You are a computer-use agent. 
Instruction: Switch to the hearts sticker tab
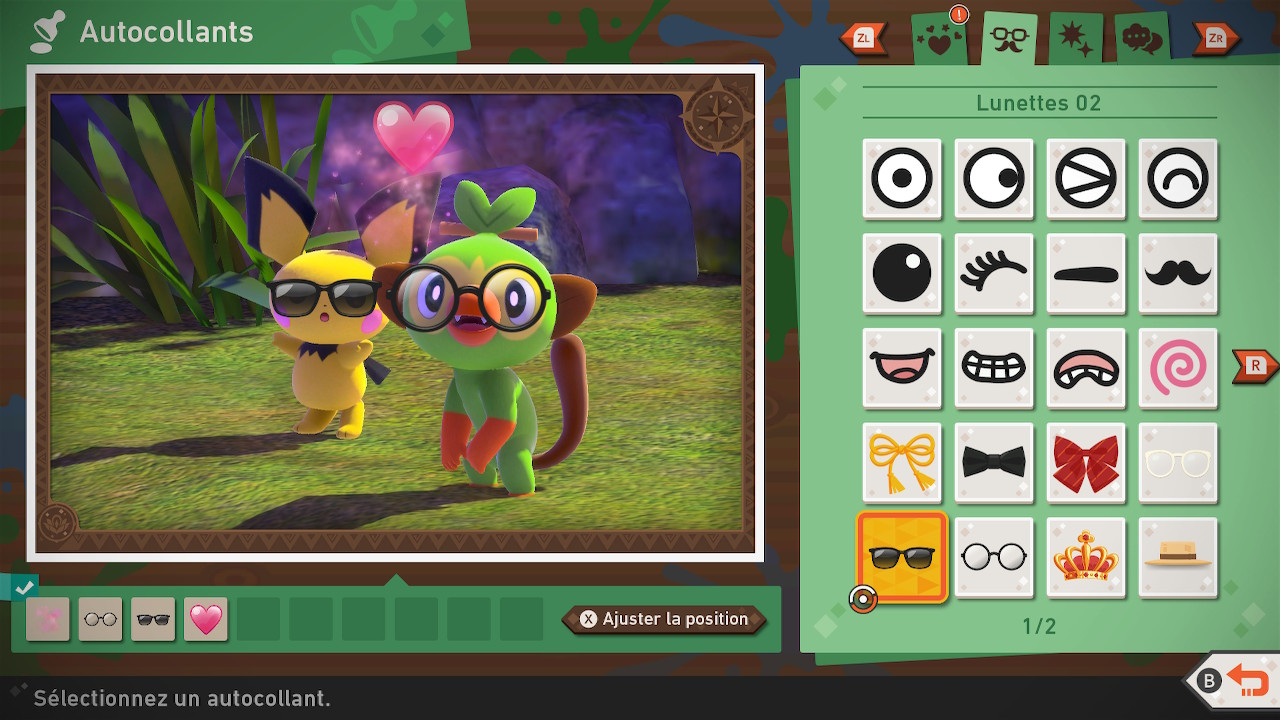[940, 40]
